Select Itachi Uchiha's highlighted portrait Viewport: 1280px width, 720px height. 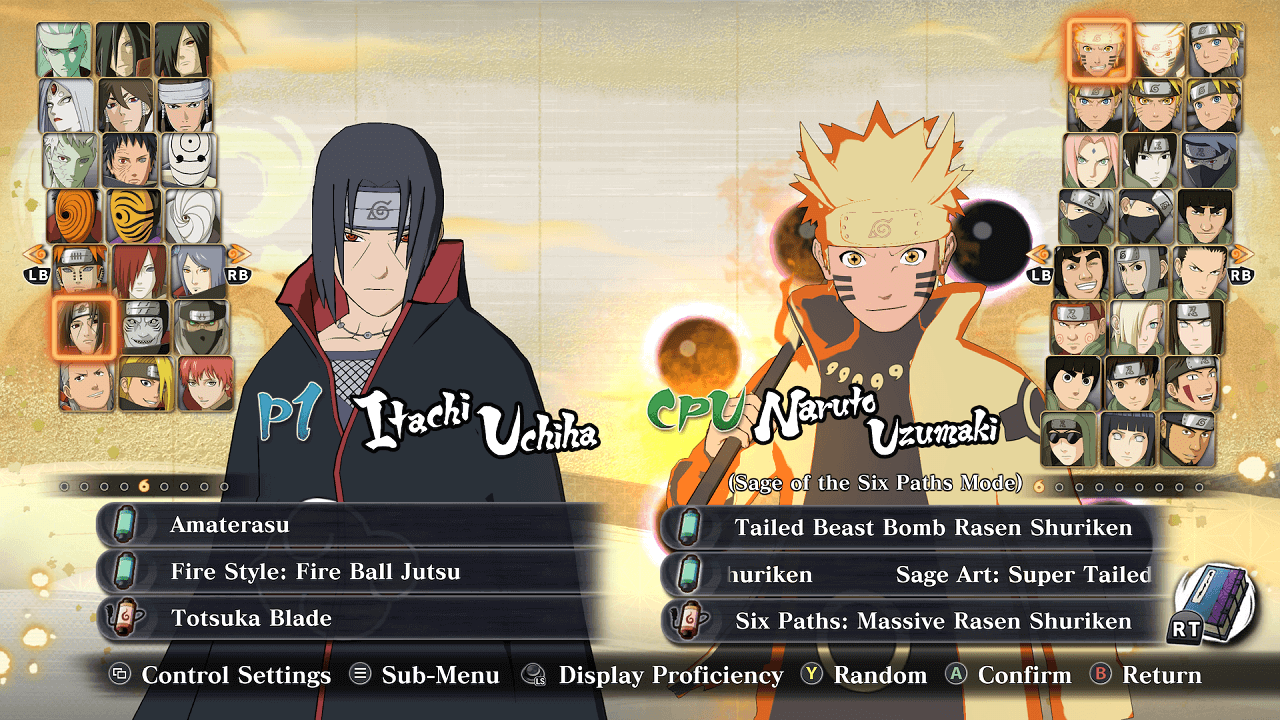[83, 328]
